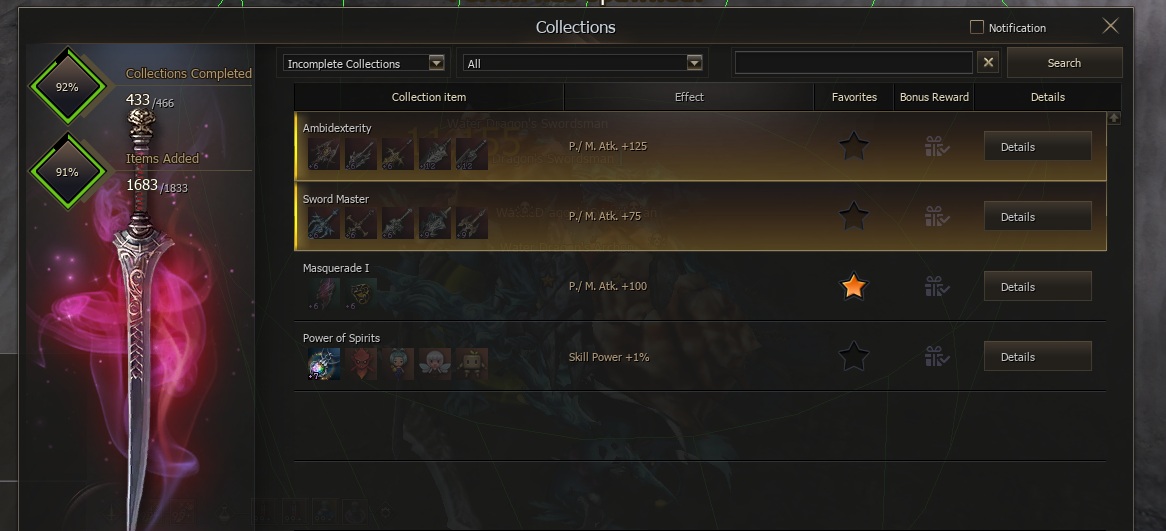Favorite the Power of Spirits collection star
1166x531 pixels.
pos(853,357)
